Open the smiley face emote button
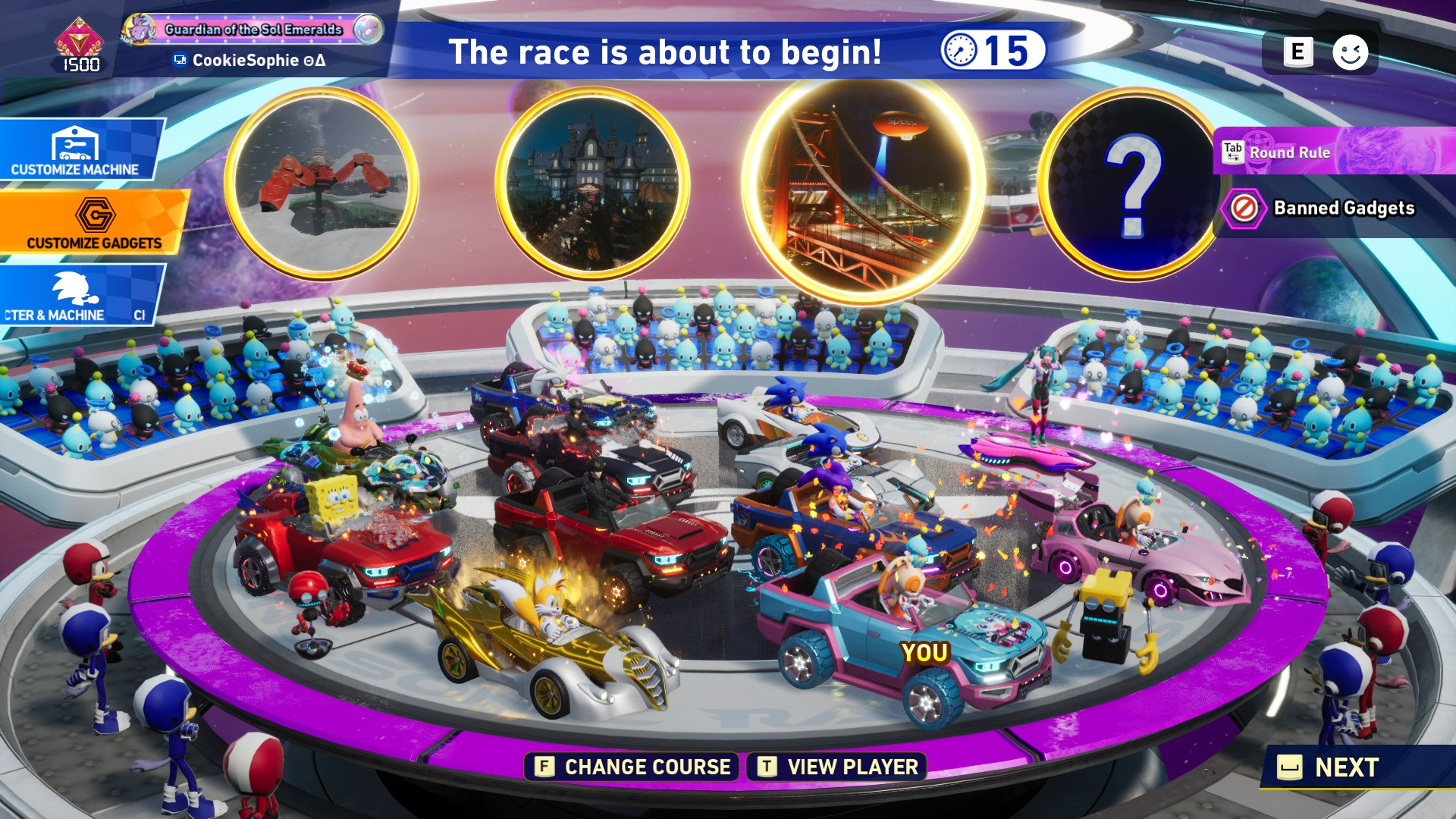The image size is (1456, 819). (1350, 52)
